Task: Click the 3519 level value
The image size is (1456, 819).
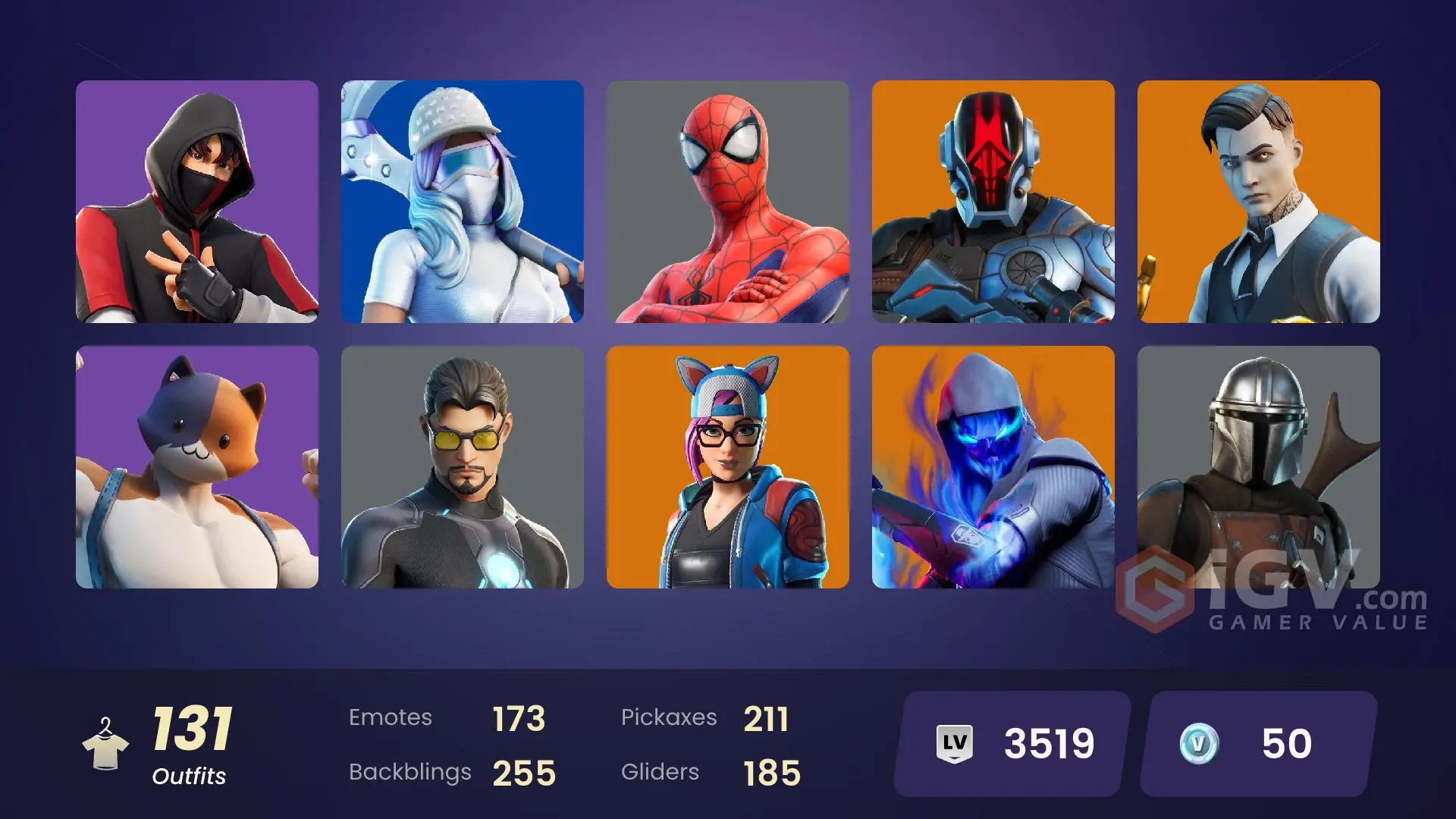Action: tap(1048, 743)
